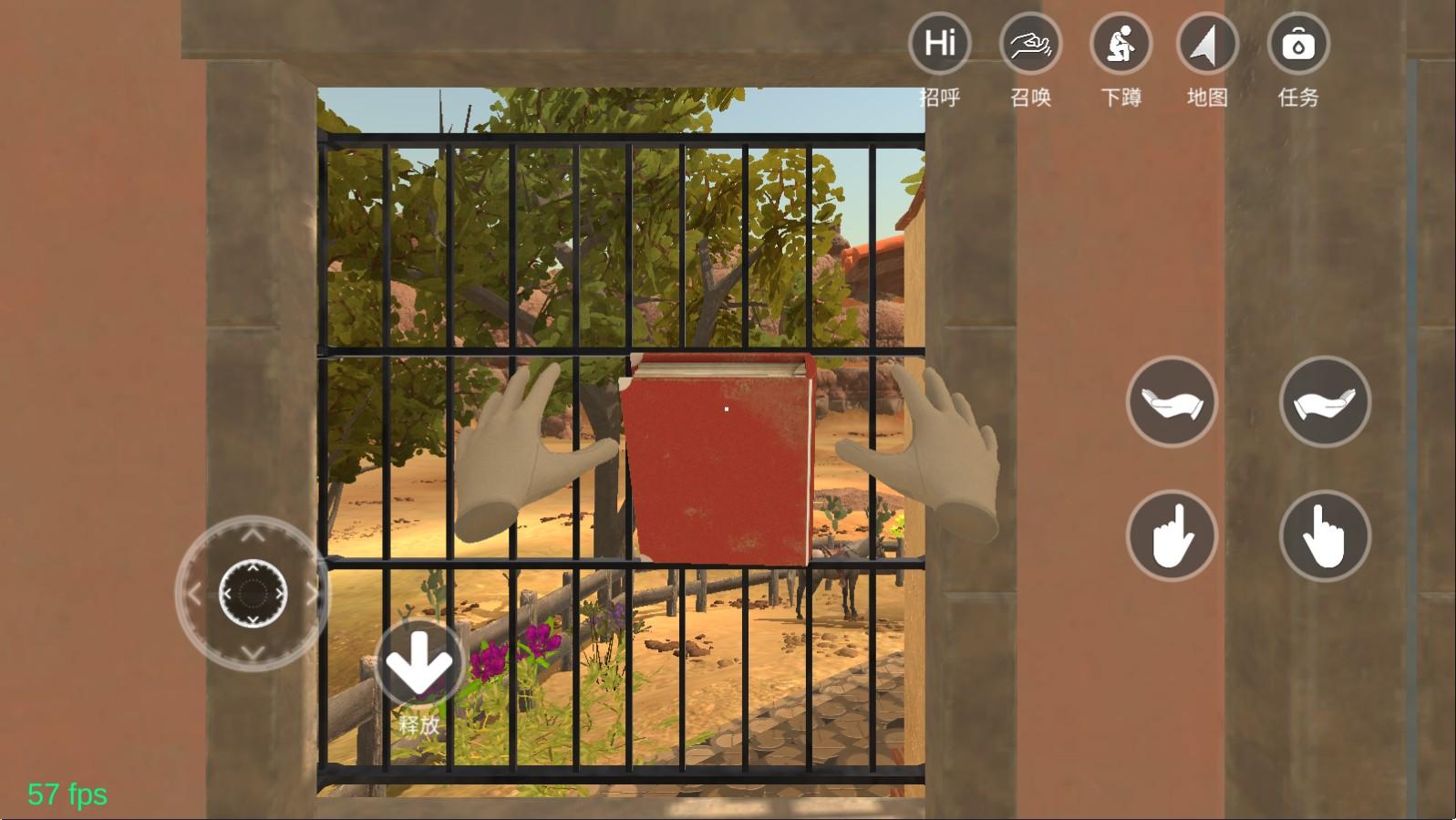The image size is (1456, 820).
Task: Tap the left open-palm grab icon
Action: click(x=1172, y=401)
